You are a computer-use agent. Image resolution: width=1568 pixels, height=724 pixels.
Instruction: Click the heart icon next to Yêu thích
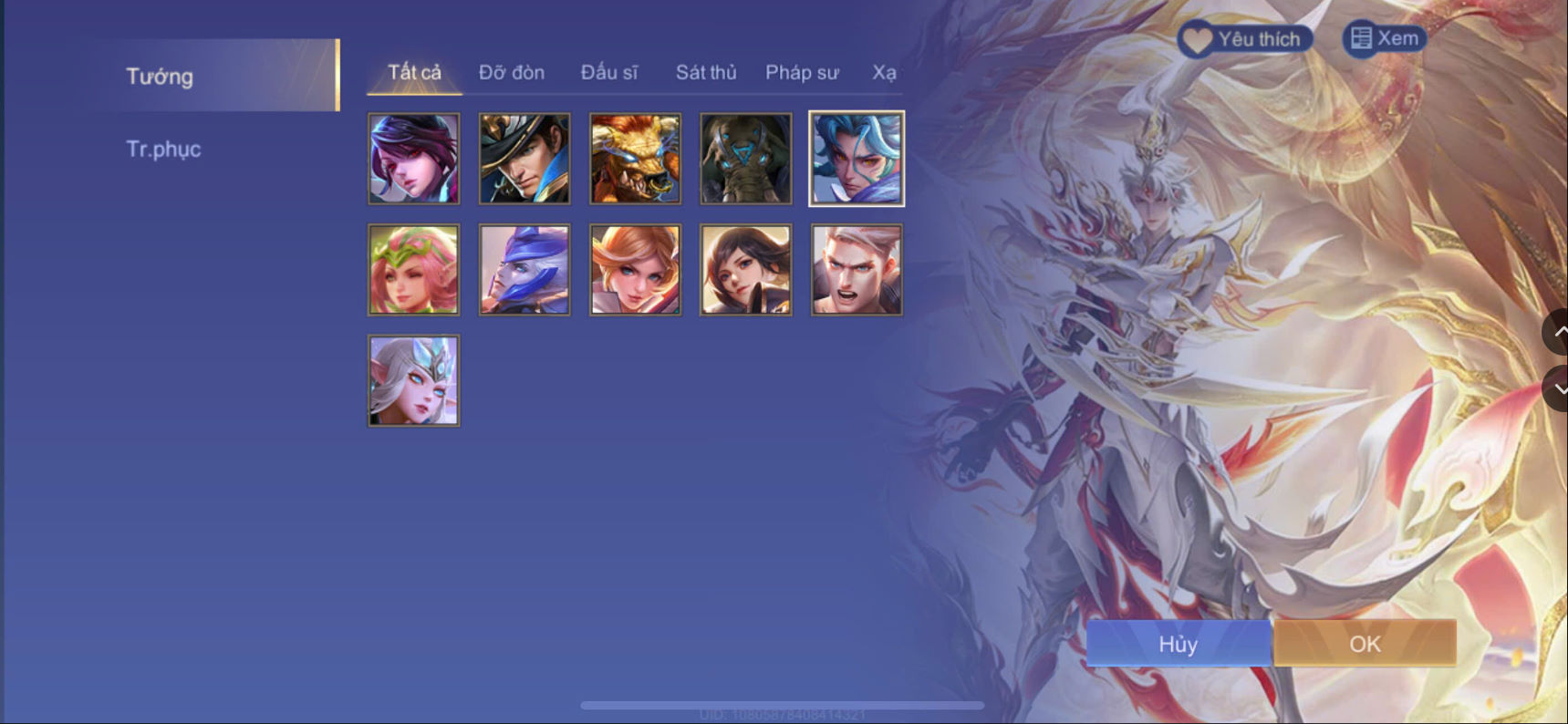click(x=1196, y=38)
